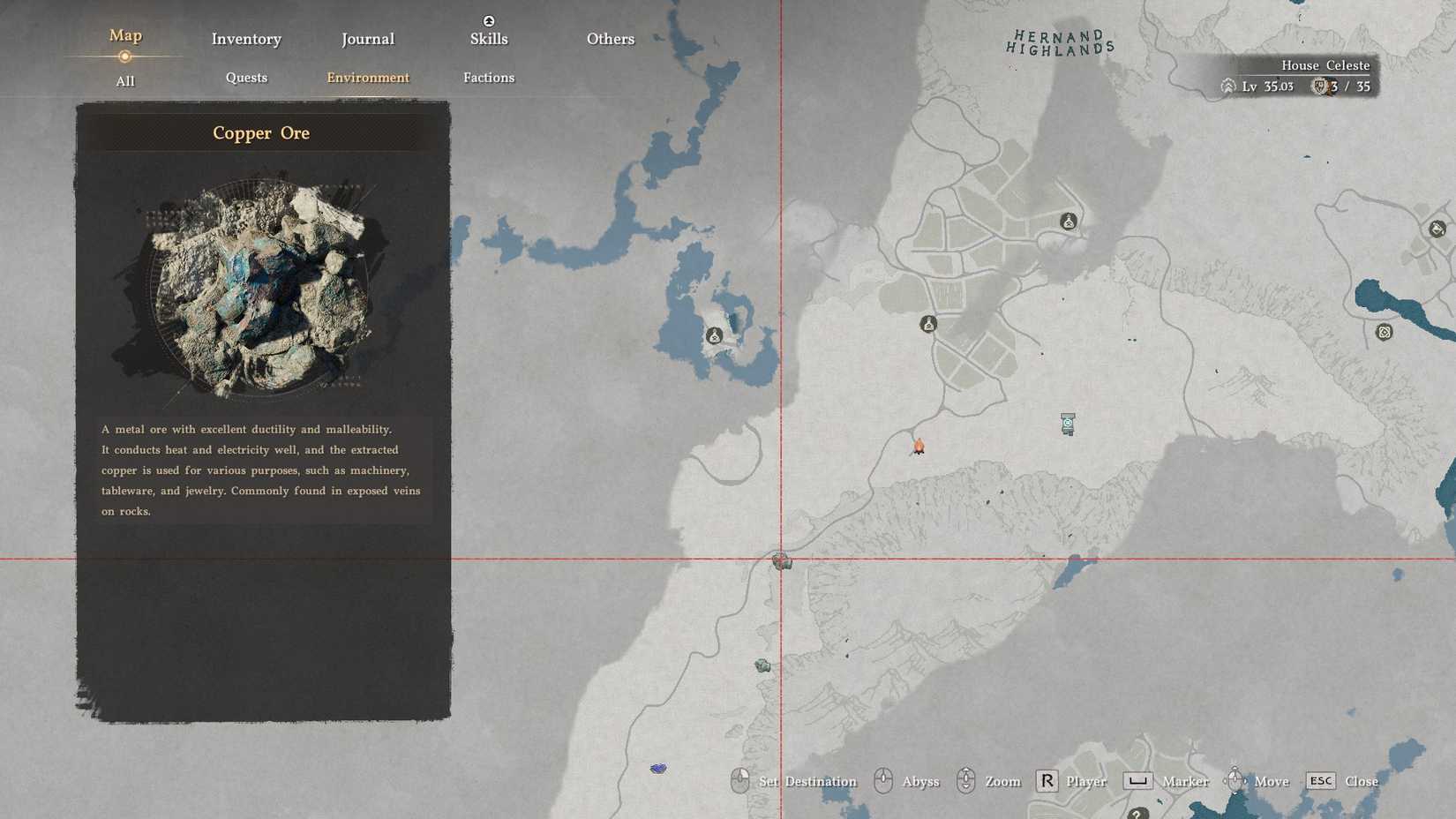
Task: Open the Journal tab
Action: 367,38
